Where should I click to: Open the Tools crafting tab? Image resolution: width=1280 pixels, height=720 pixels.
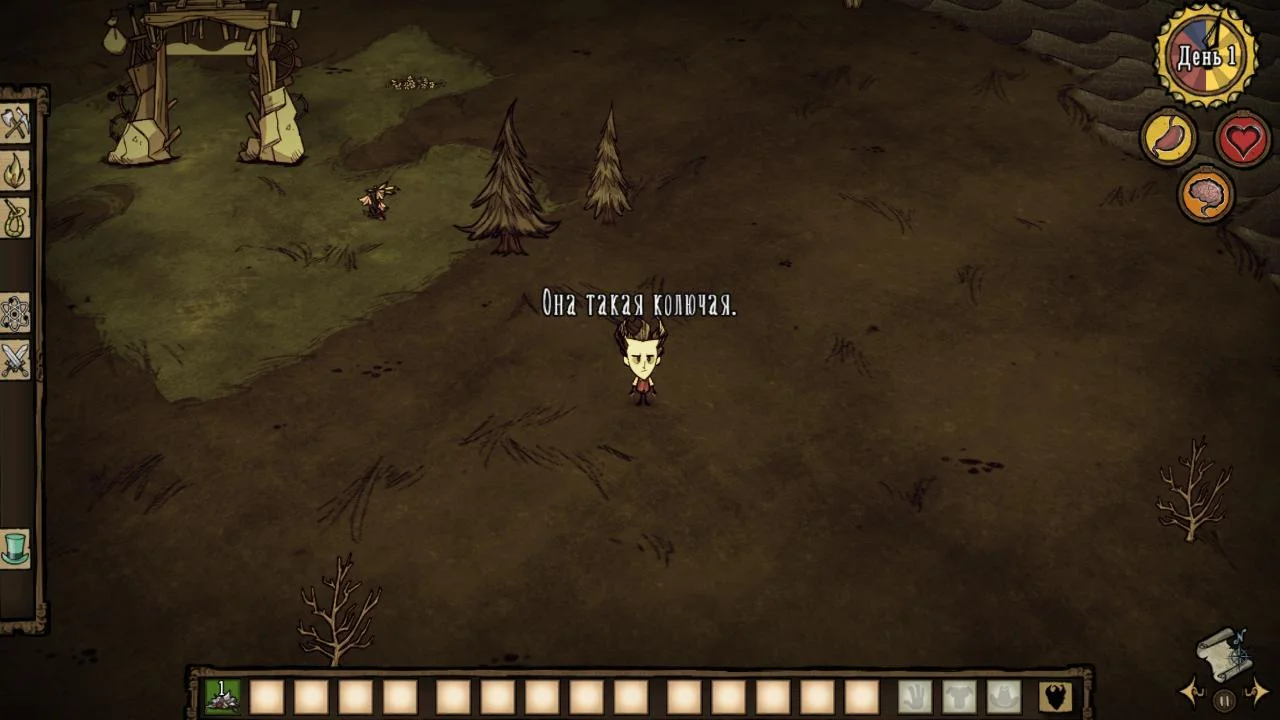[15, 124]
